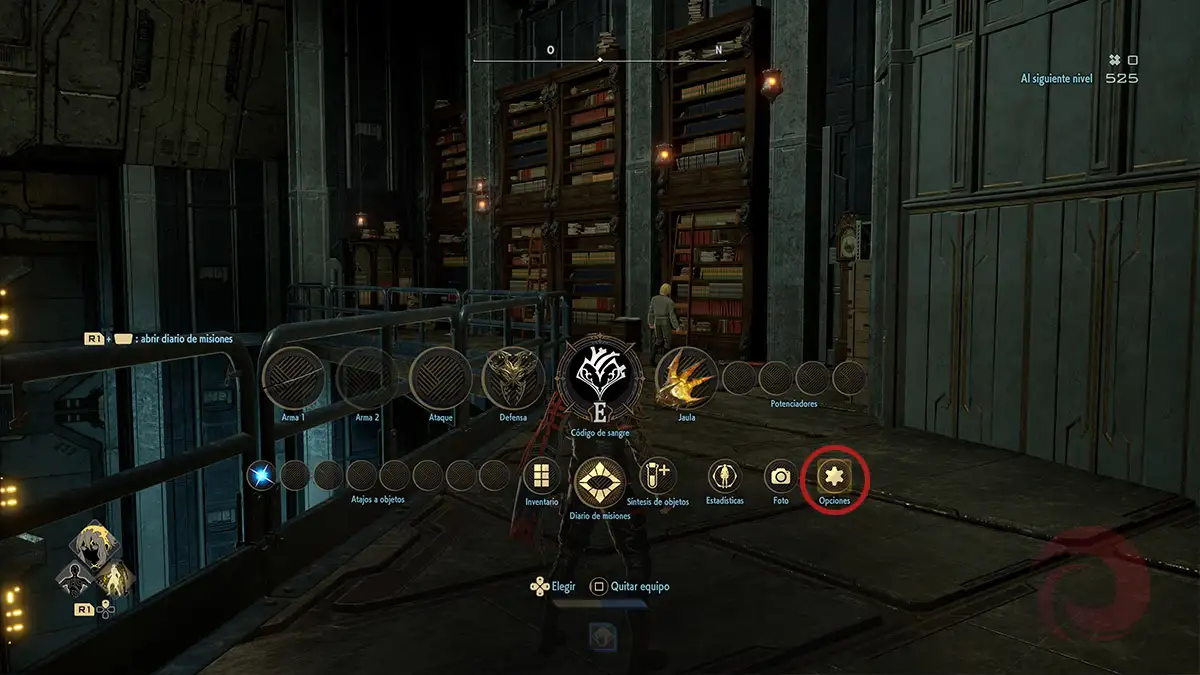The width and height of the screenshot is (1200, 675).
Task: Choose the Arma 1 weapon slot
Action: (292, 378)
